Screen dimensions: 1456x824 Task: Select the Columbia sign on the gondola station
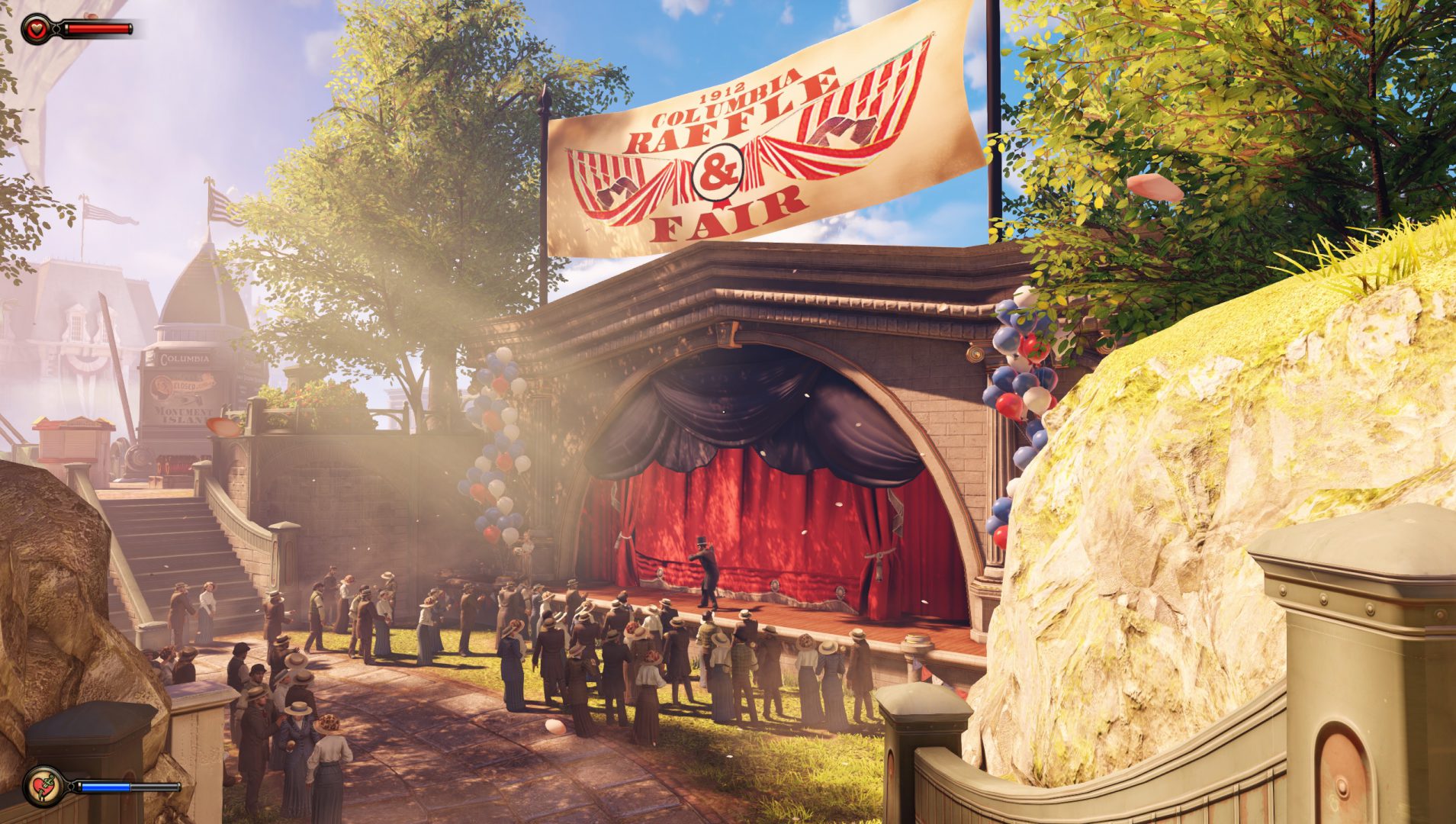tap(184, 358)
